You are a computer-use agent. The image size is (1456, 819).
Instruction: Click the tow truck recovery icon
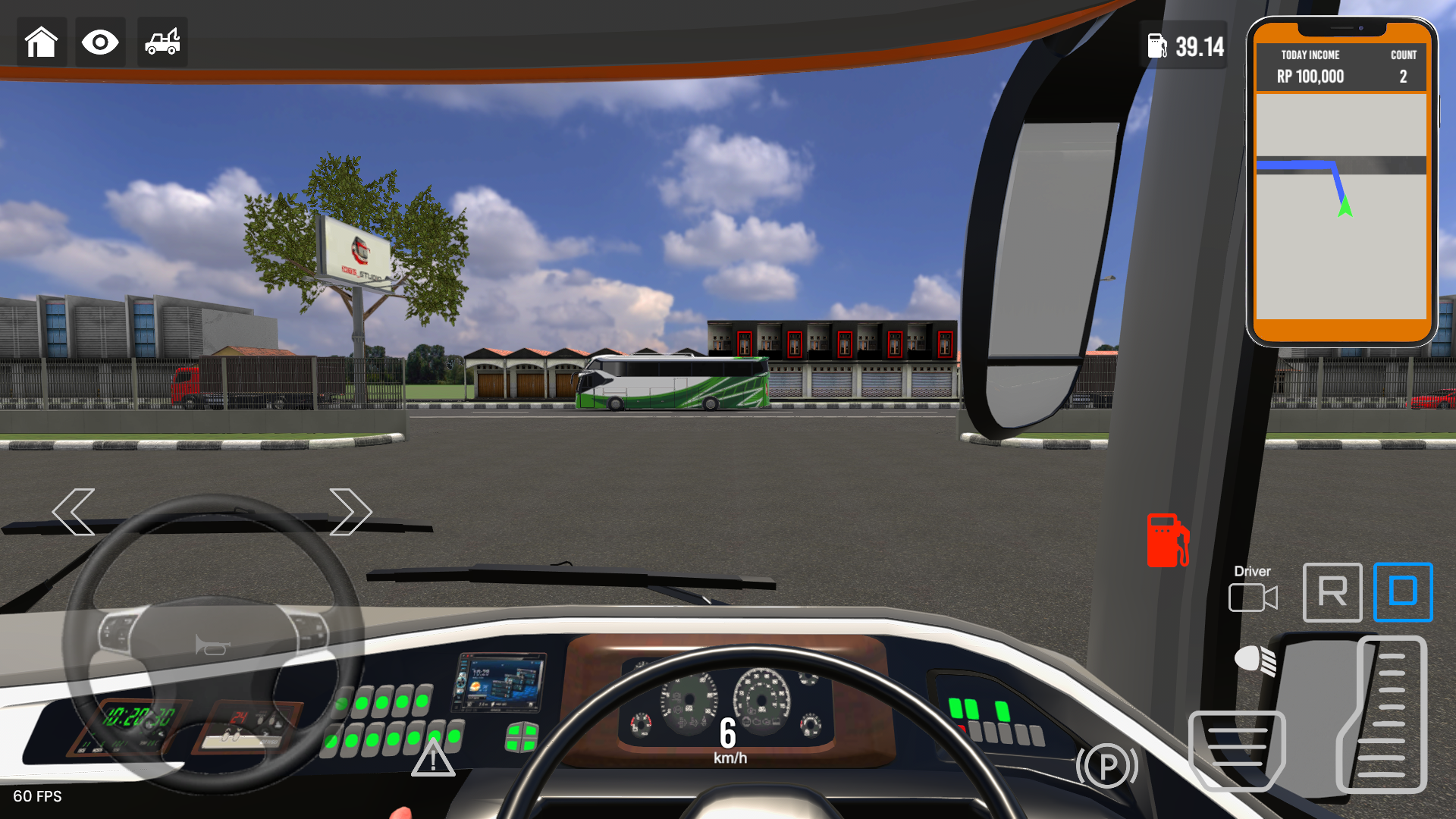pyautogui.click(x=162, y=42)
